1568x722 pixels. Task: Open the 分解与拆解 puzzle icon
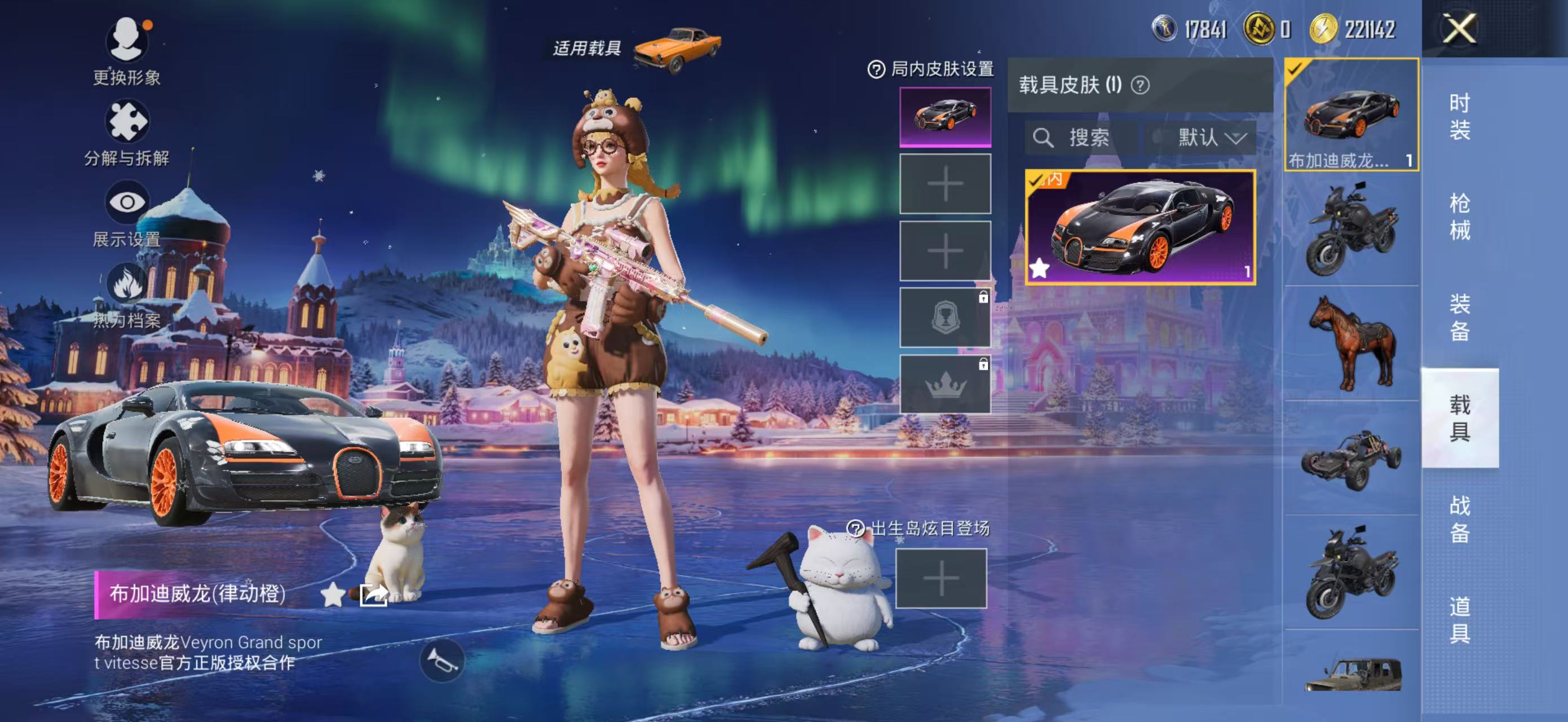pos(127,124)
